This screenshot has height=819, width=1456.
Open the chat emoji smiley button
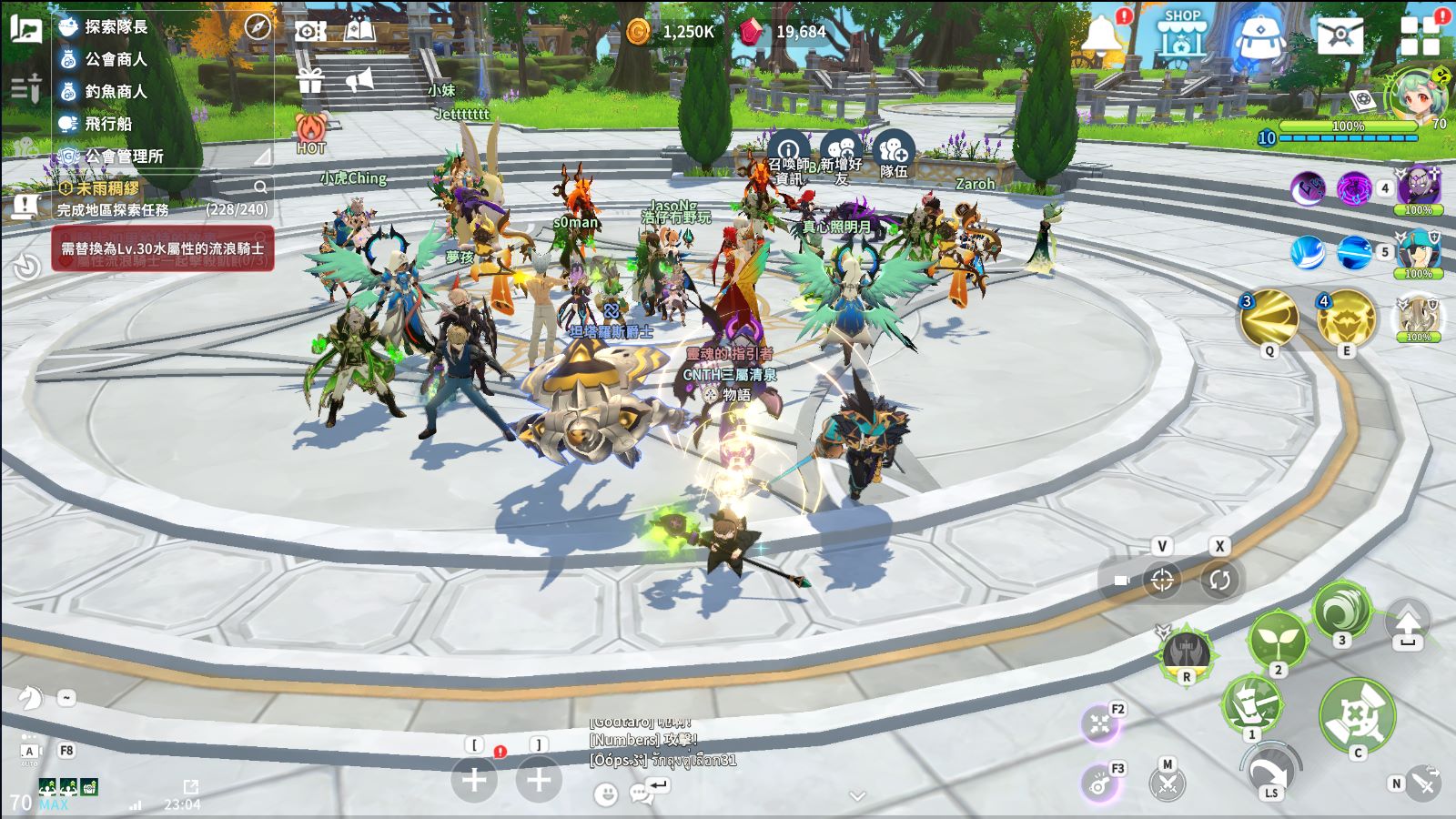[605, 794]
